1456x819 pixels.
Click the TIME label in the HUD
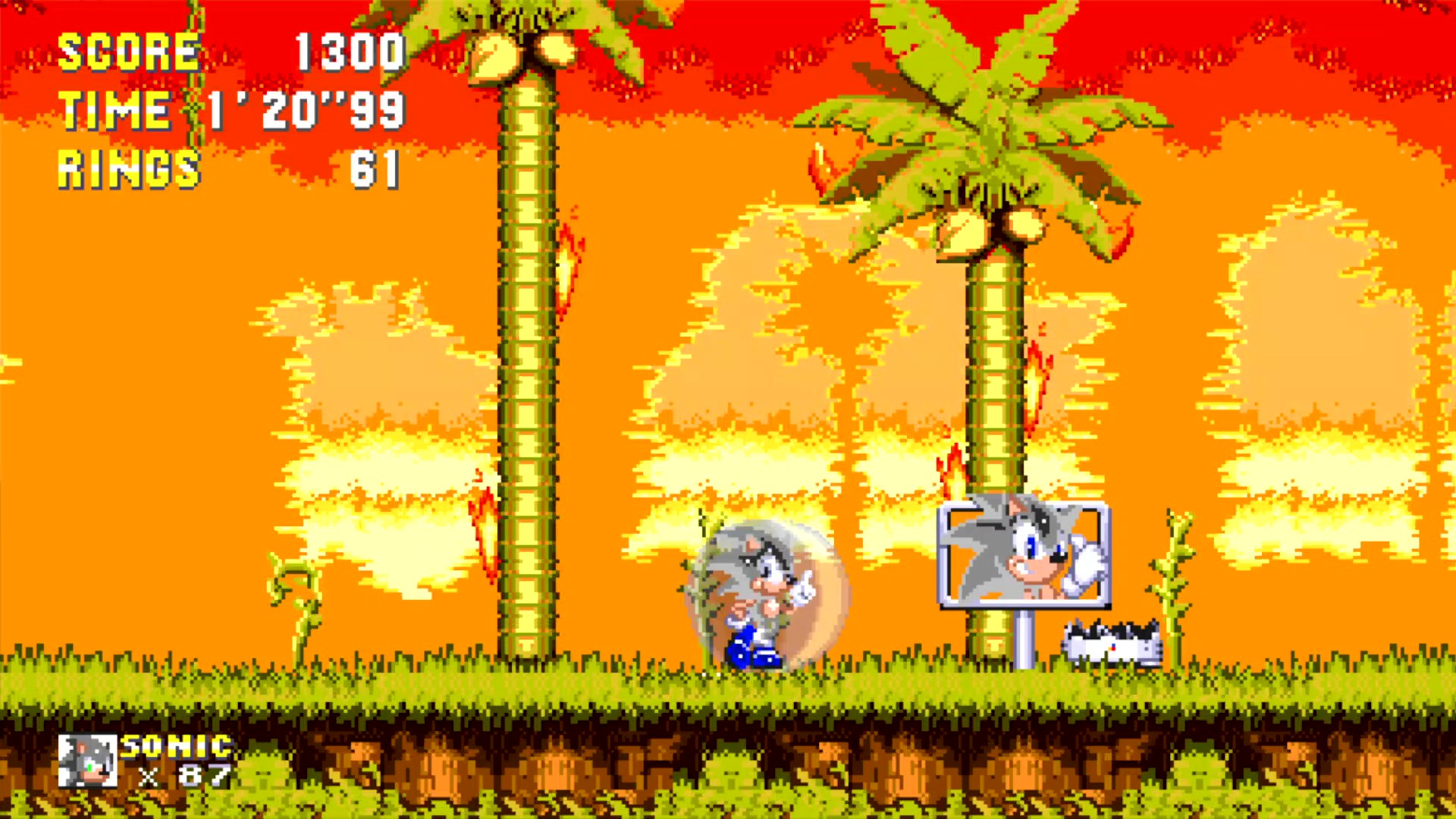point(114,110)
